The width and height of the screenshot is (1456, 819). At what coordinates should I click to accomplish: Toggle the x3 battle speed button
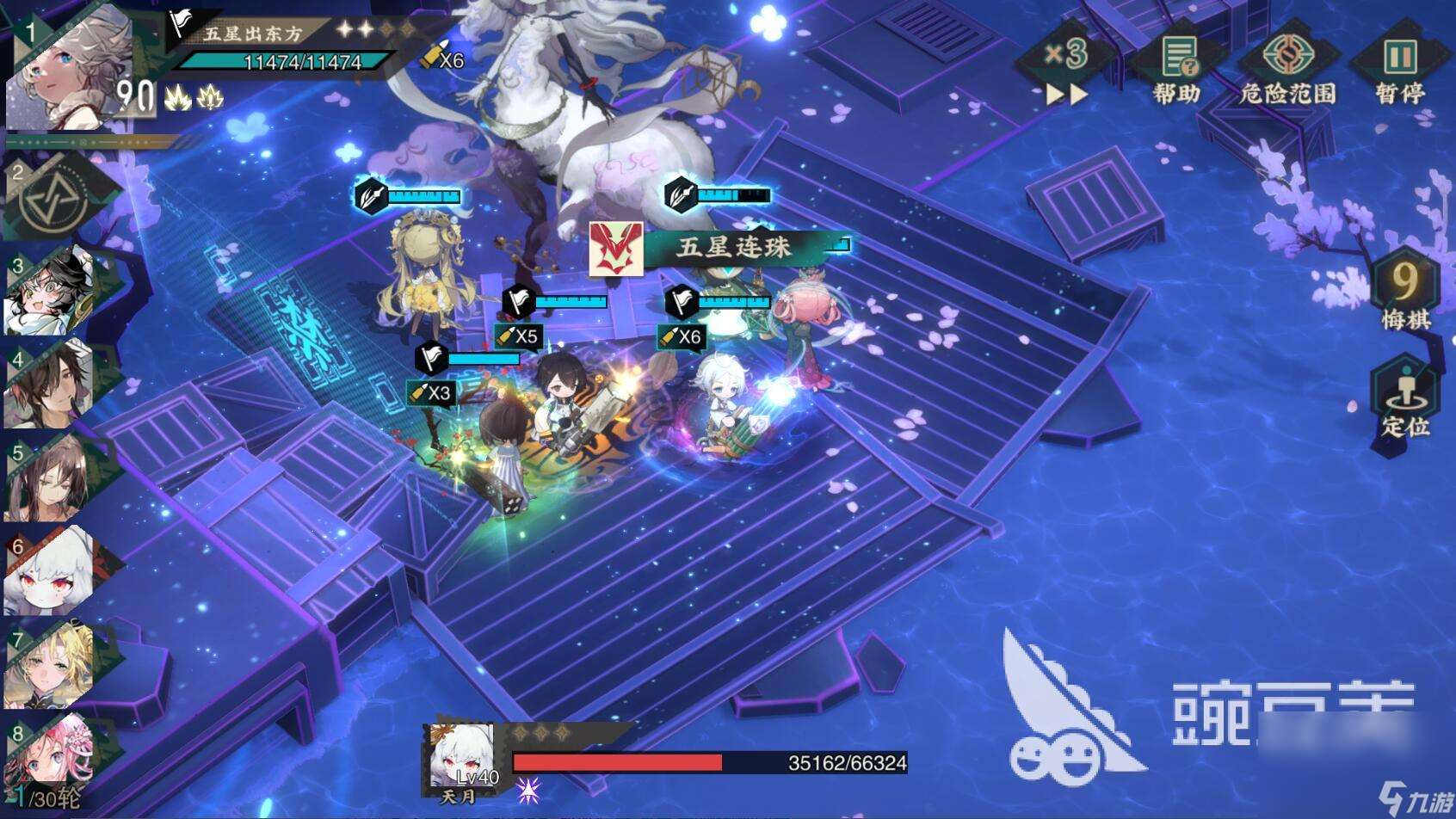(1067, 67)
